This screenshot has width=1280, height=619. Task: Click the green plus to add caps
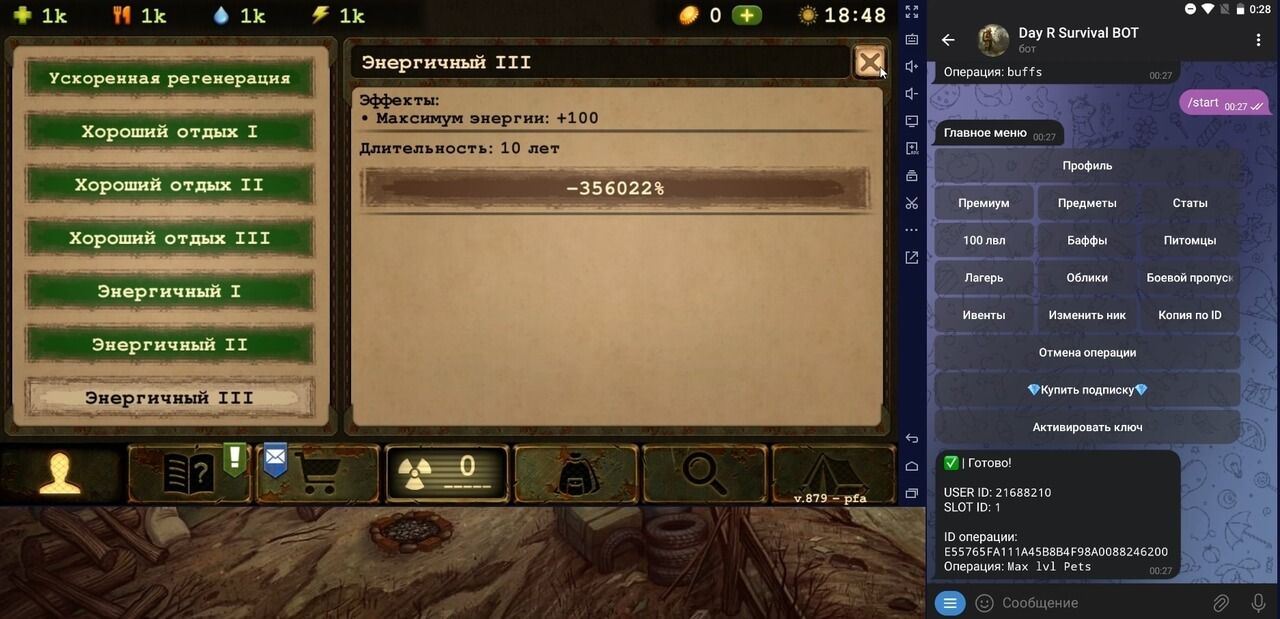(x=746, y=15)
